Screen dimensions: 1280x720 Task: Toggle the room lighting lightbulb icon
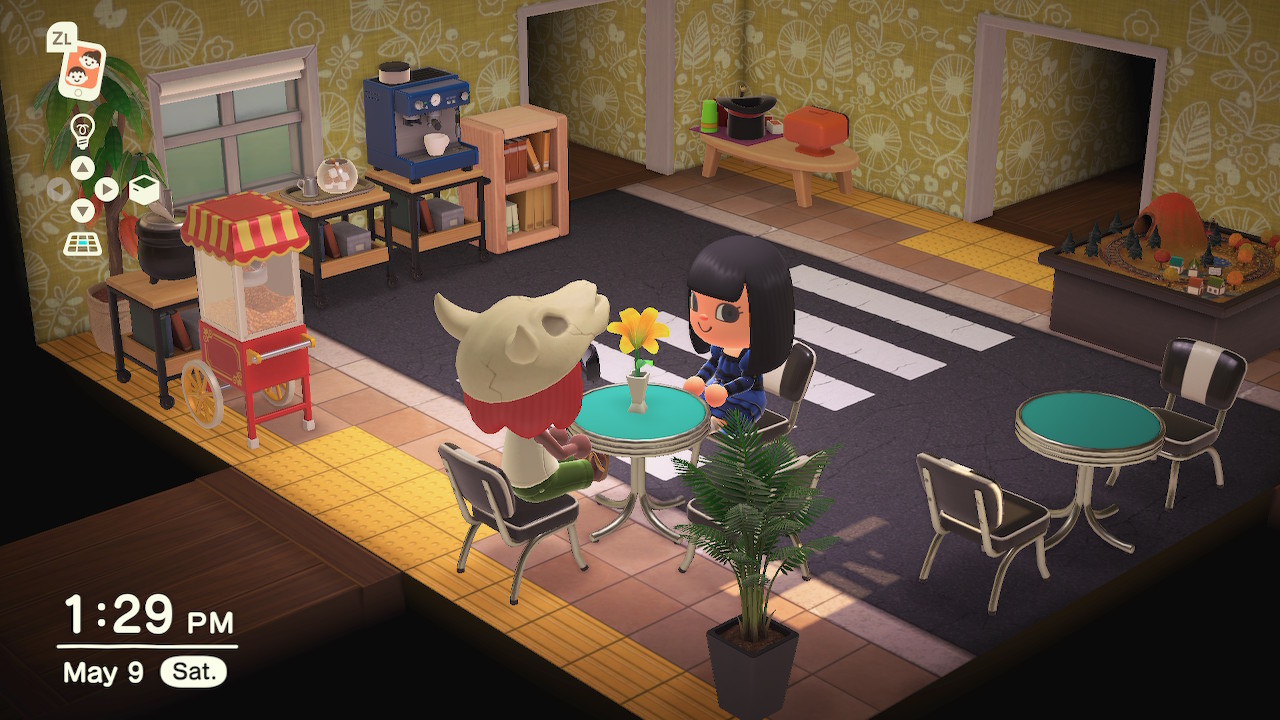pyautogui.click(x=82, y=129)
